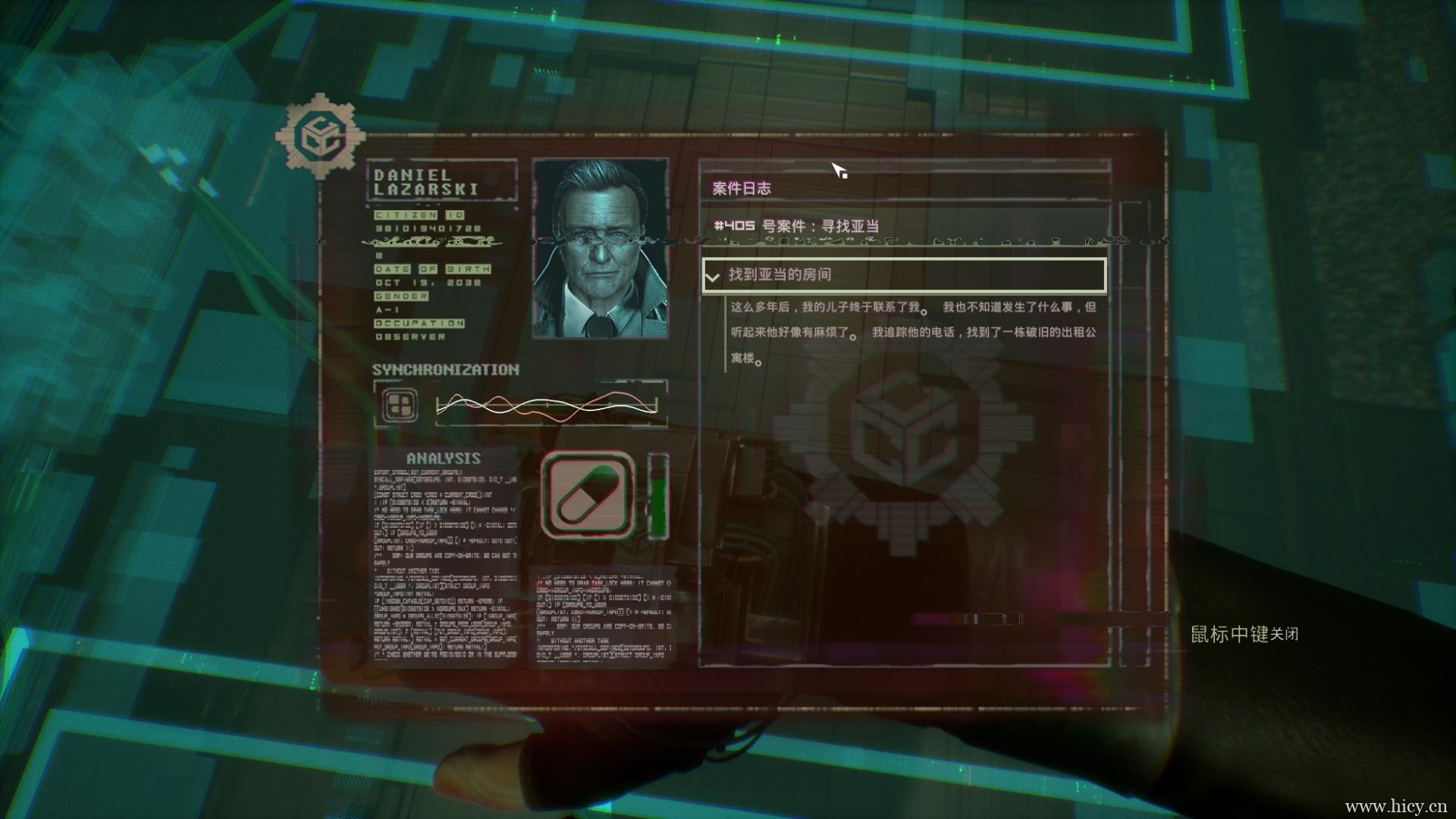Select the synchronization grid icon

pos(399,405)
